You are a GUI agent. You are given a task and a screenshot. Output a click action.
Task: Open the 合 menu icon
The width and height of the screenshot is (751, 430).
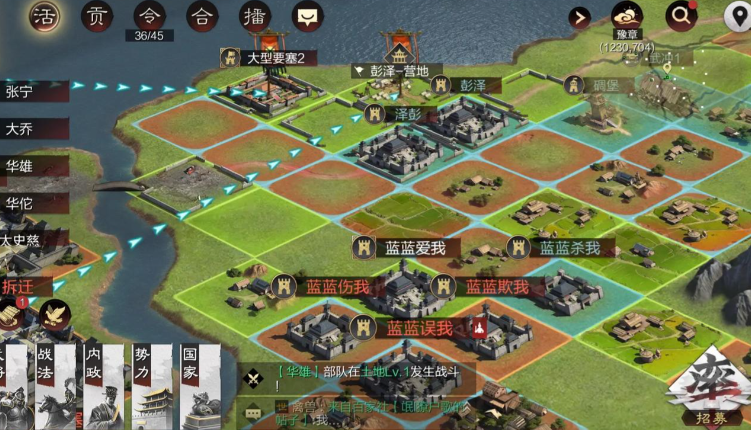(x=201, y=17)
